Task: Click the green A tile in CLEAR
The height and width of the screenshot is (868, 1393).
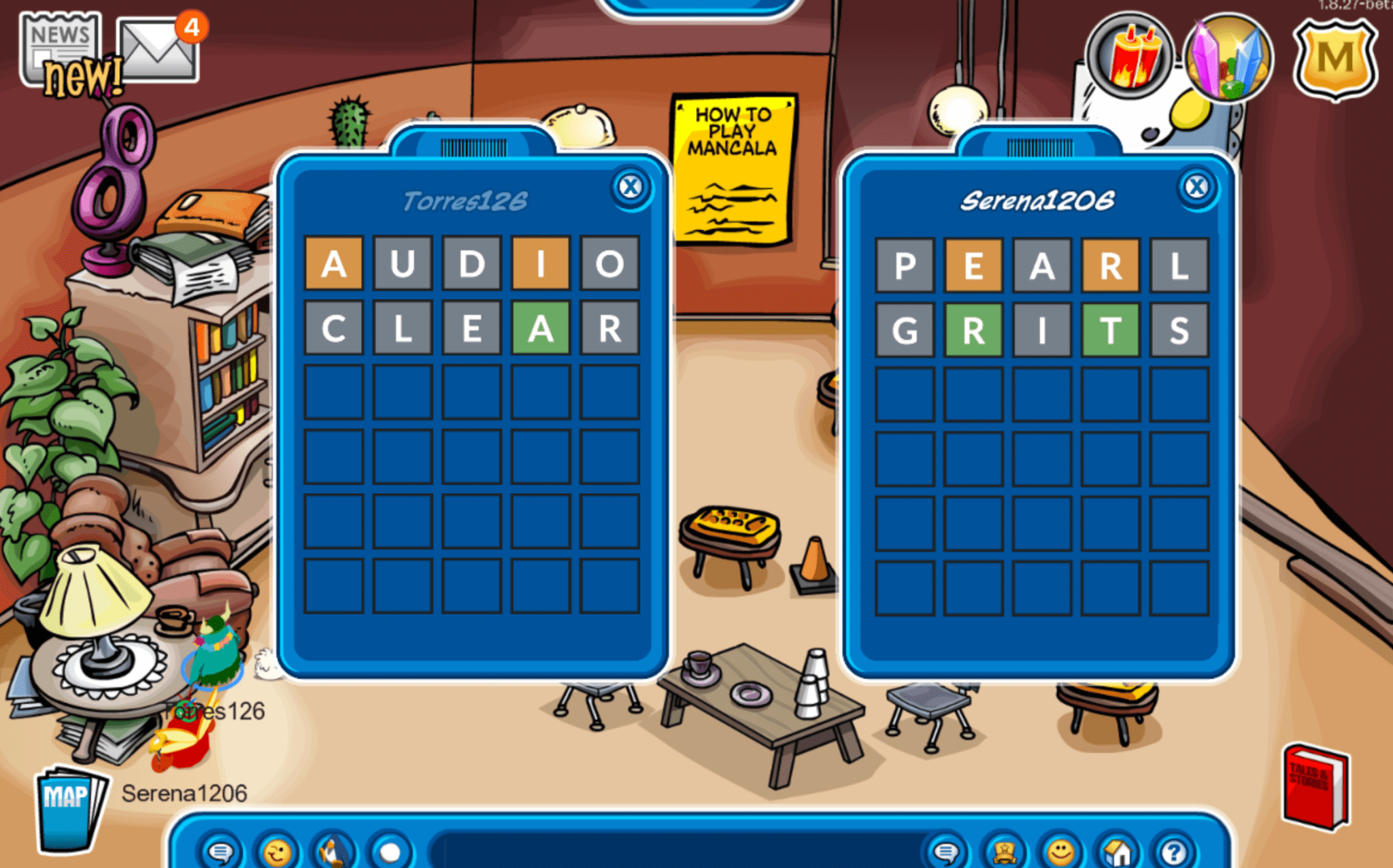Action: click(541, 329)
